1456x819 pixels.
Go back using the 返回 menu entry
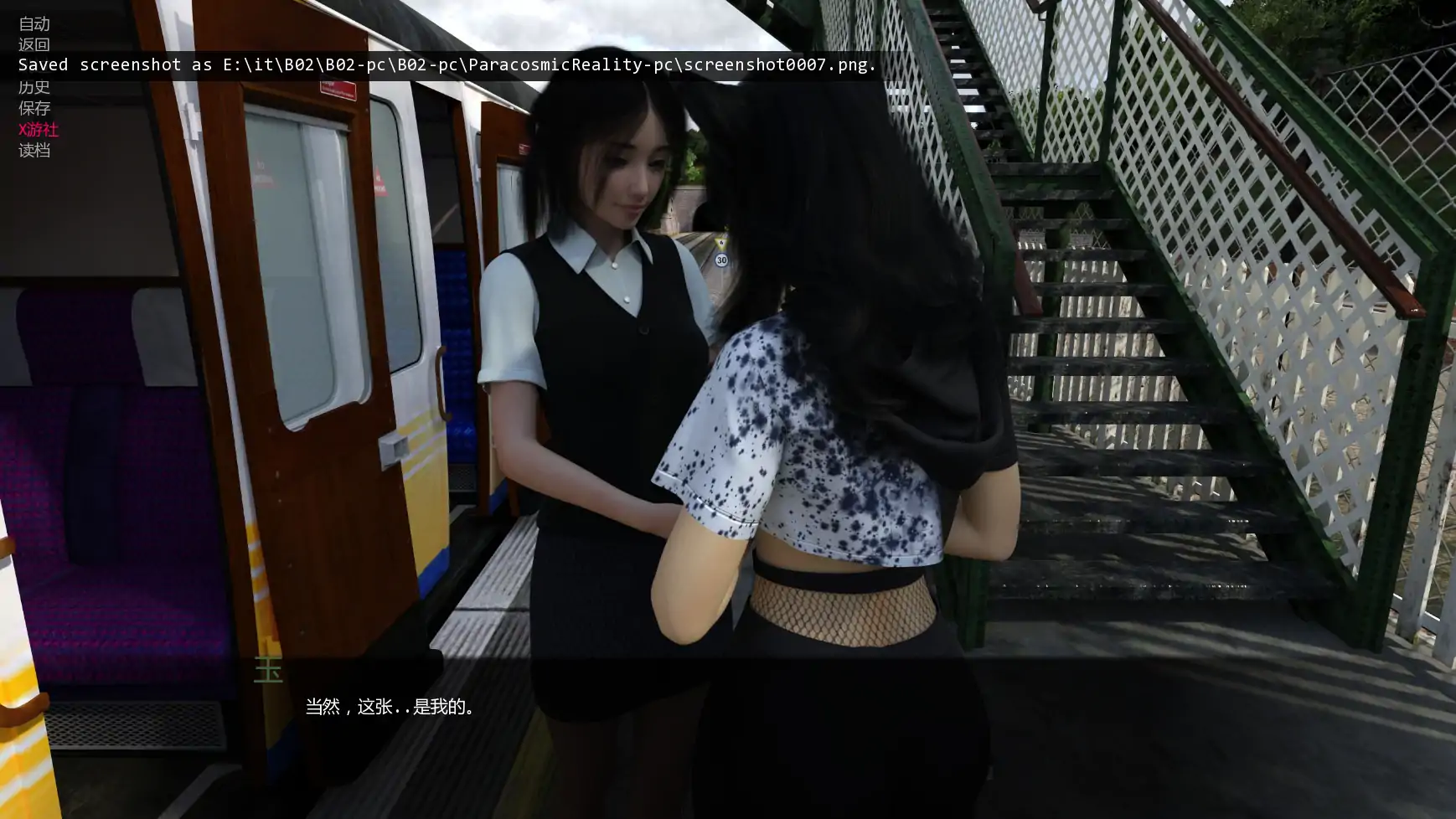click(x=34, y=45)
